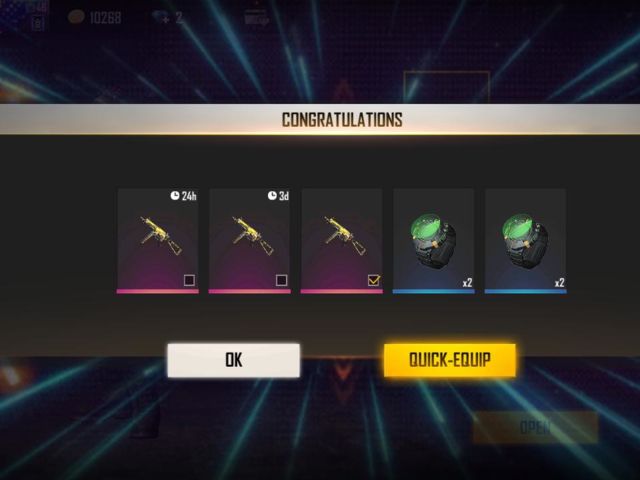Confirm rewards with the OK button
640x480 pixels.
pyautogui.click(x=233, y=360)
